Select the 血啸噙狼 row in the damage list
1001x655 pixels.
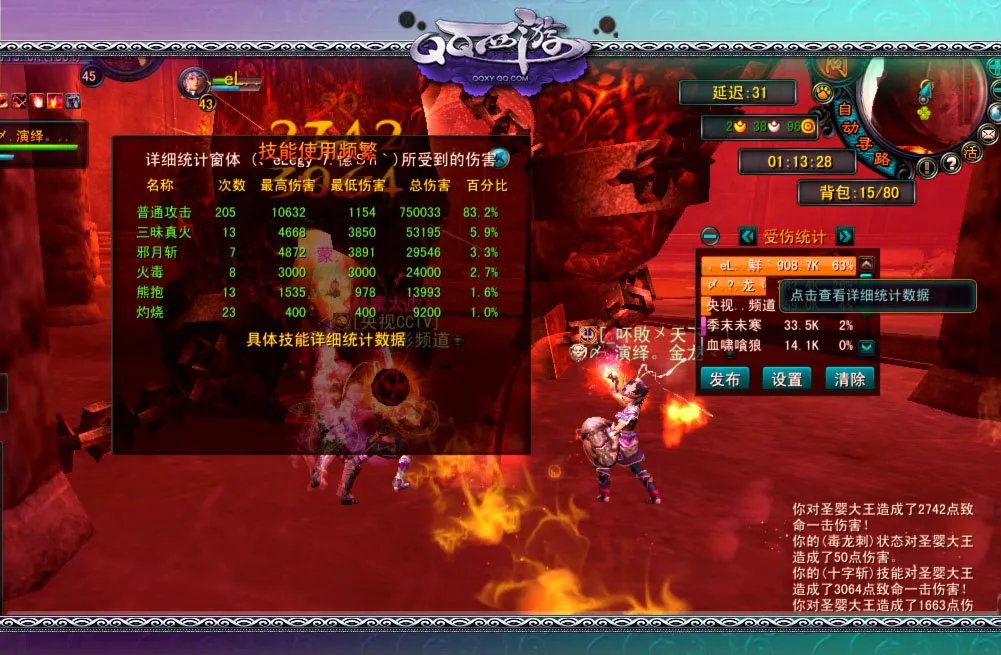[x=777, y=345]
